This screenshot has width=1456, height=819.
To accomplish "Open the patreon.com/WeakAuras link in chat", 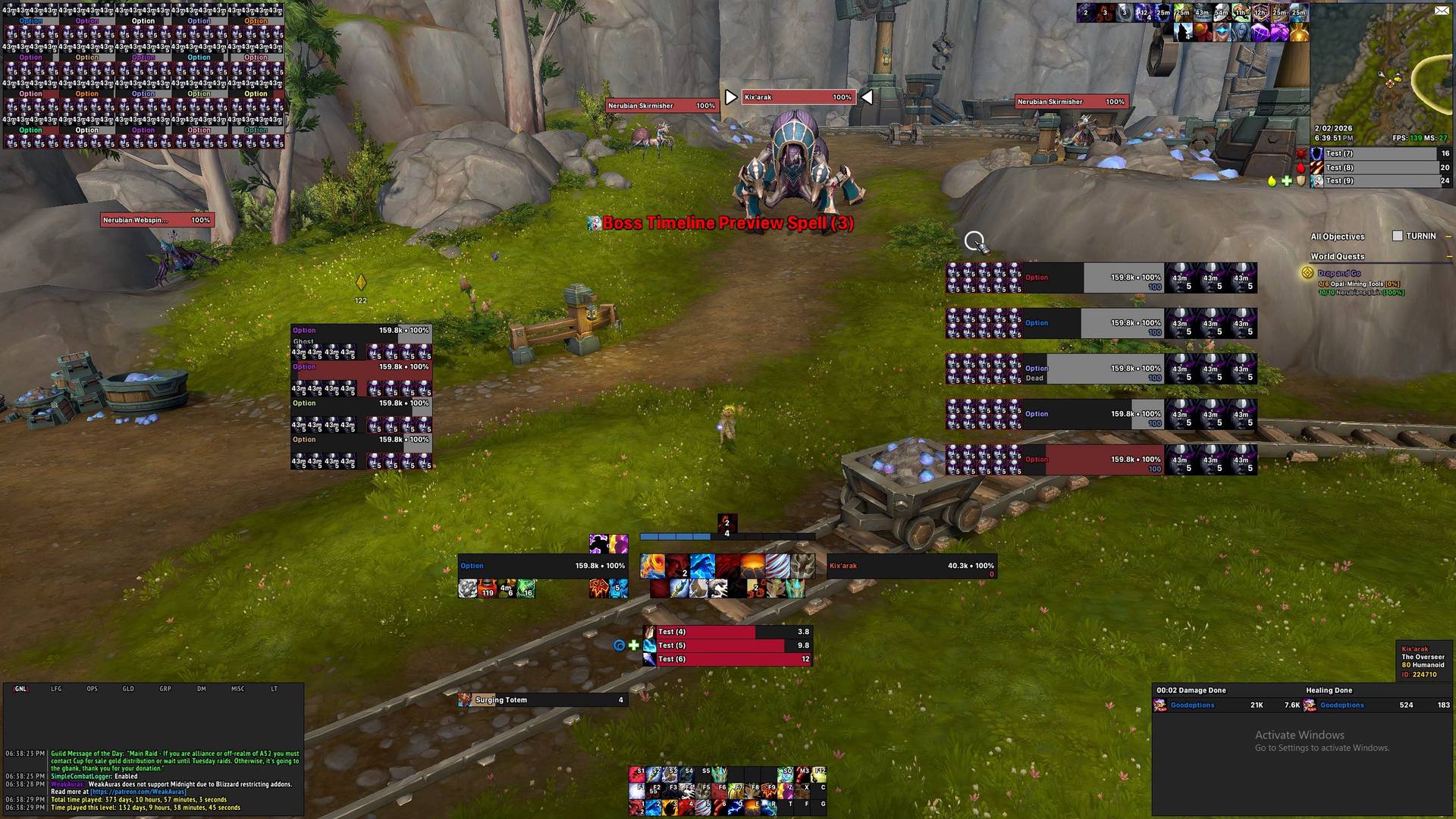I will [138, 792].
